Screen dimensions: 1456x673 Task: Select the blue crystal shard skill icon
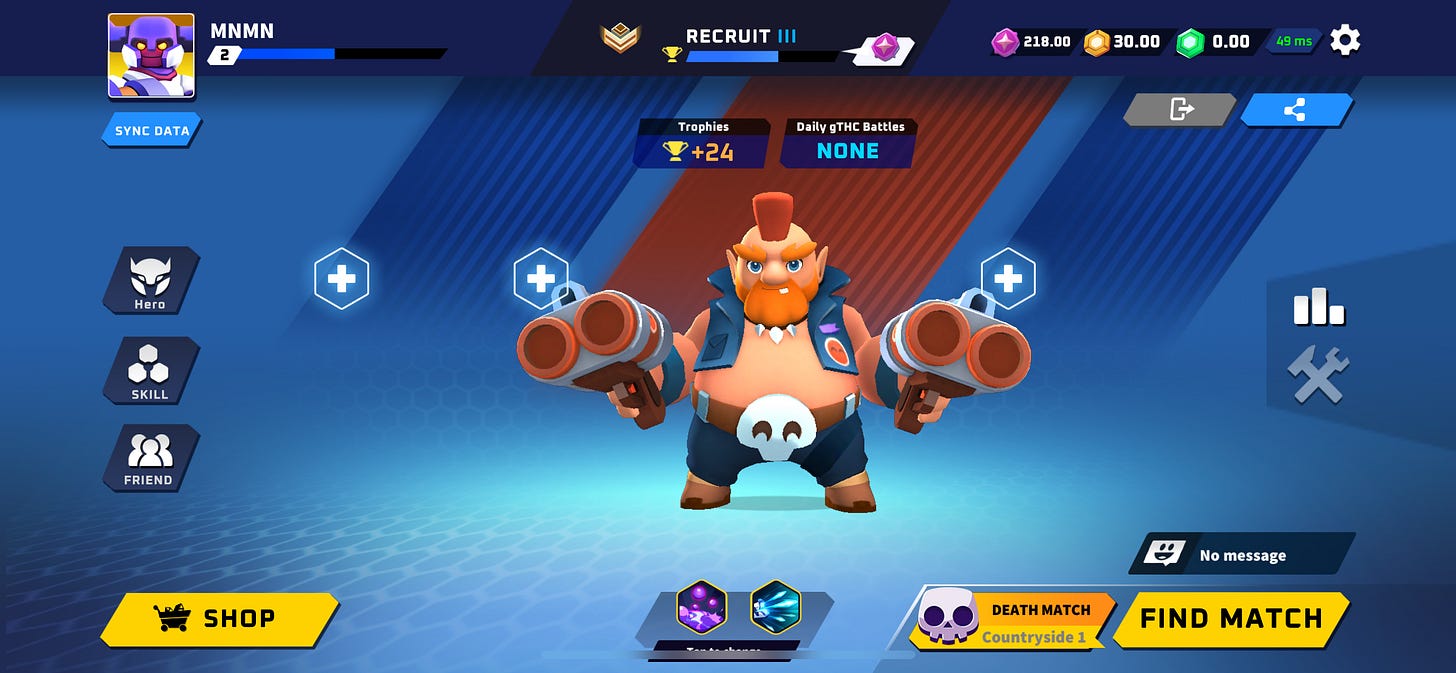(775, 607)
